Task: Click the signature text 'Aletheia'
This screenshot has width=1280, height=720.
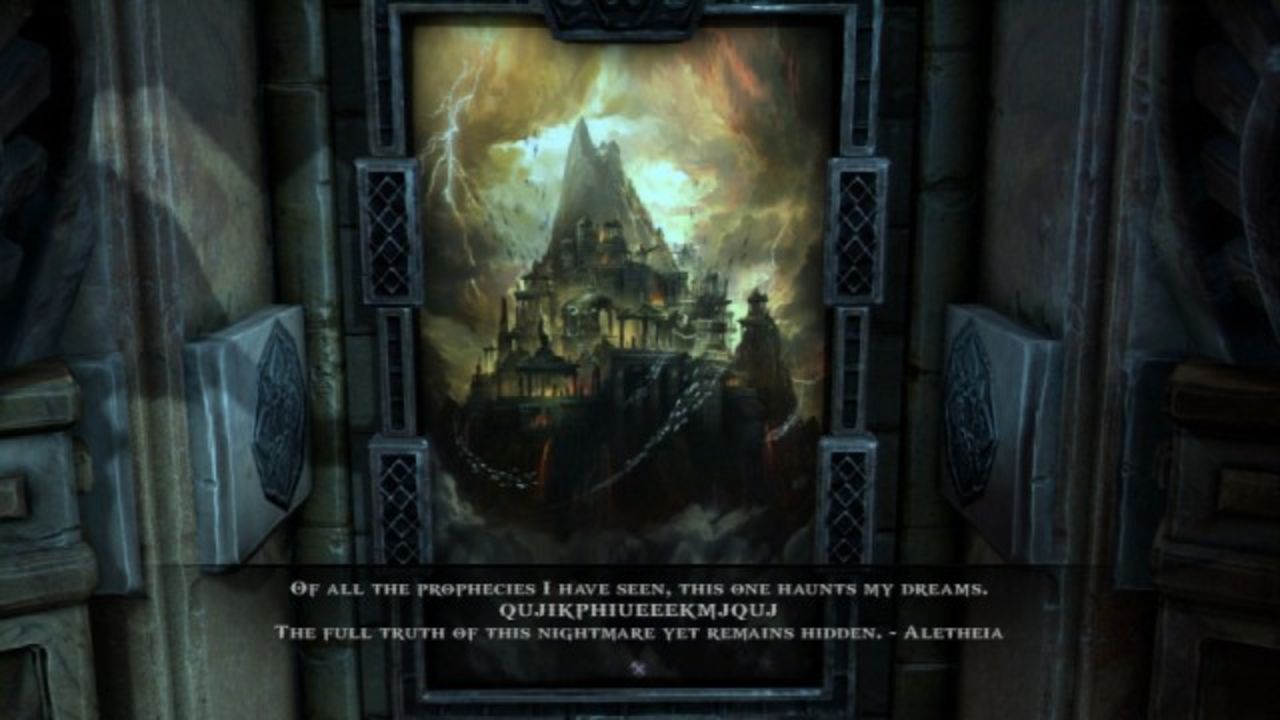Action: (x=955, y=630)
